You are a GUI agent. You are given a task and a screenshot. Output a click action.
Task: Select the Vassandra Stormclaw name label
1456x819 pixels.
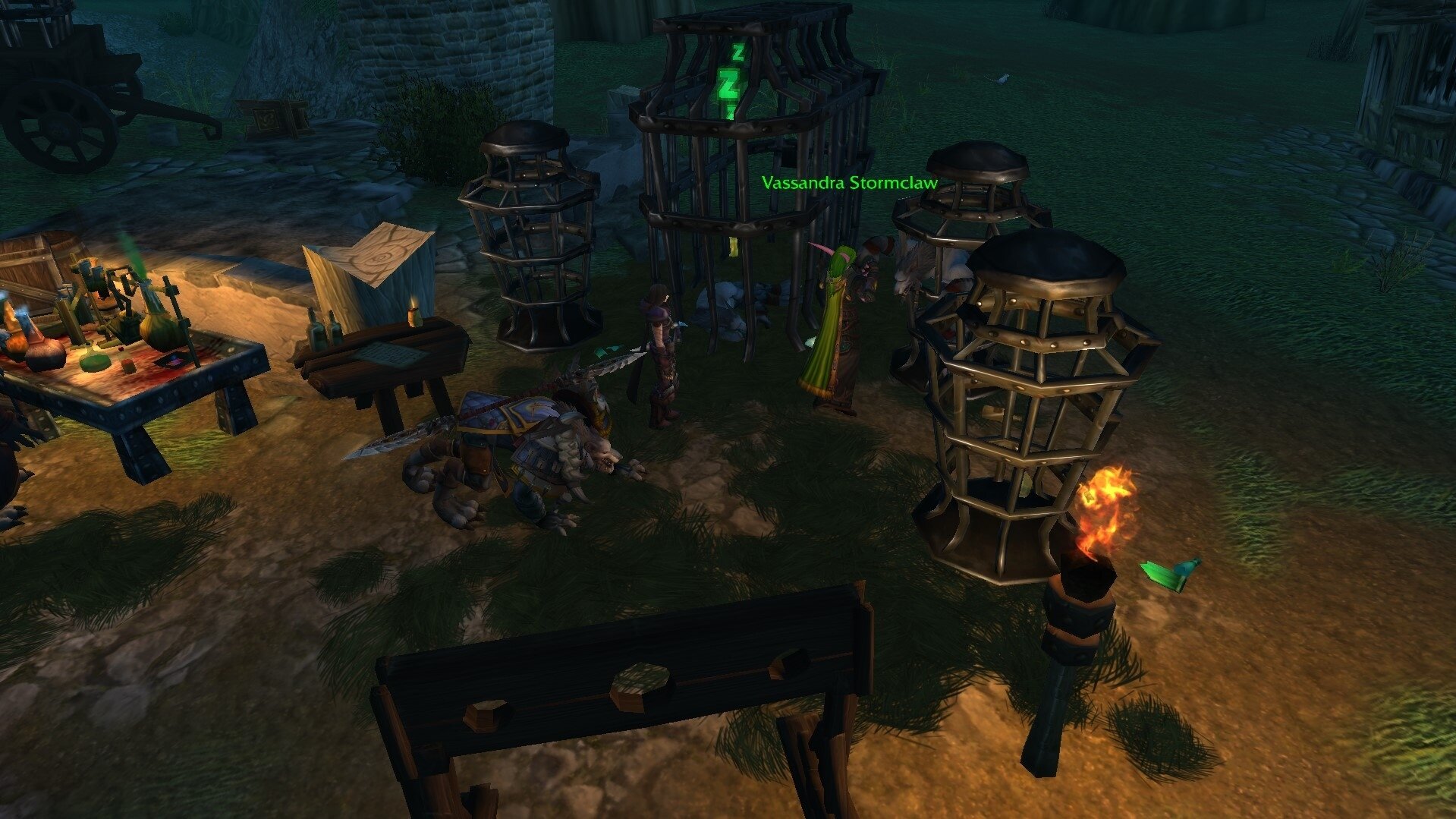[x=849, y=183]
